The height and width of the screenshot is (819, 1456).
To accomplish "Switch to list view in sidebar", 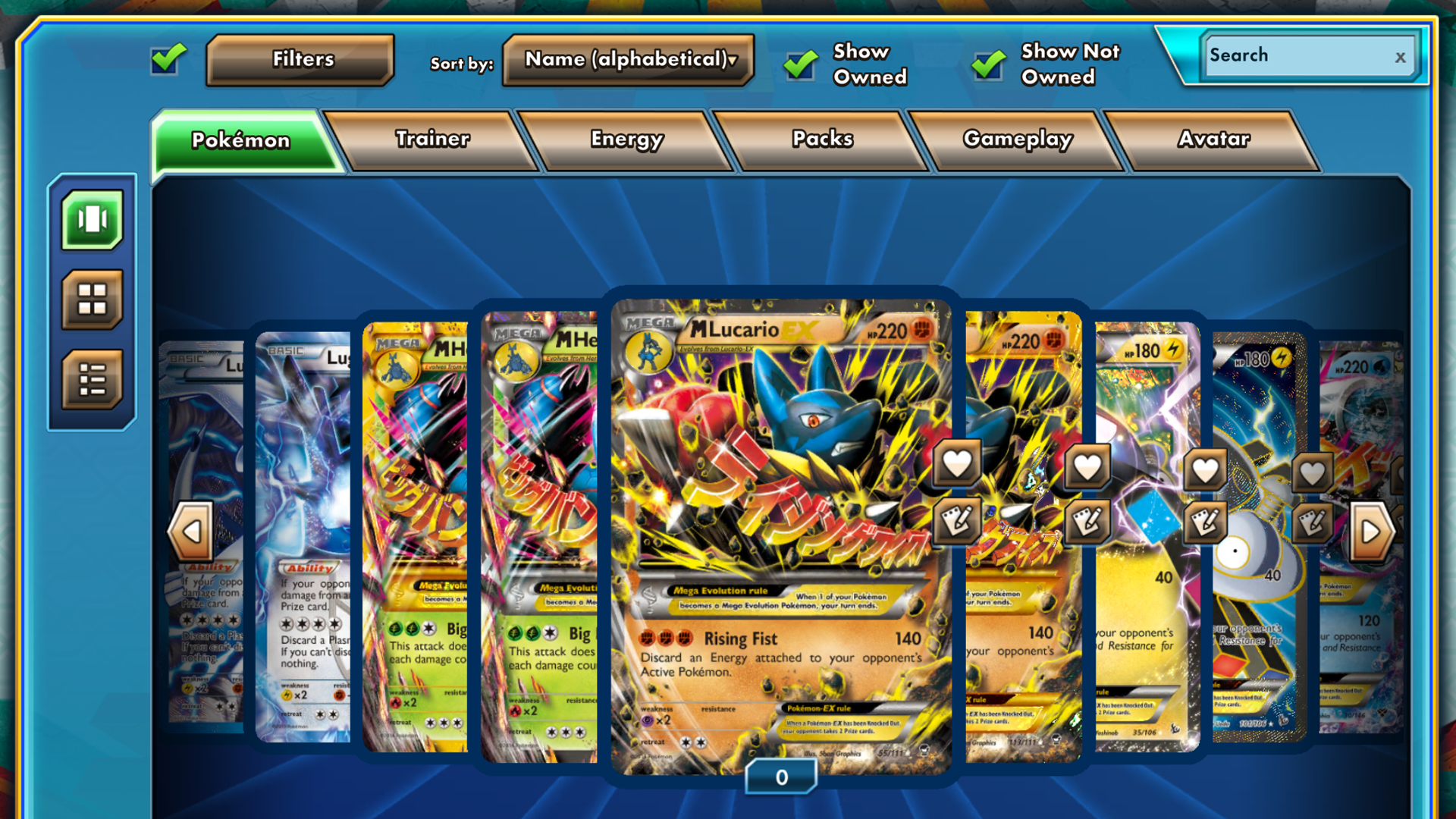I will pyautogui.click(x=91, y=377).
